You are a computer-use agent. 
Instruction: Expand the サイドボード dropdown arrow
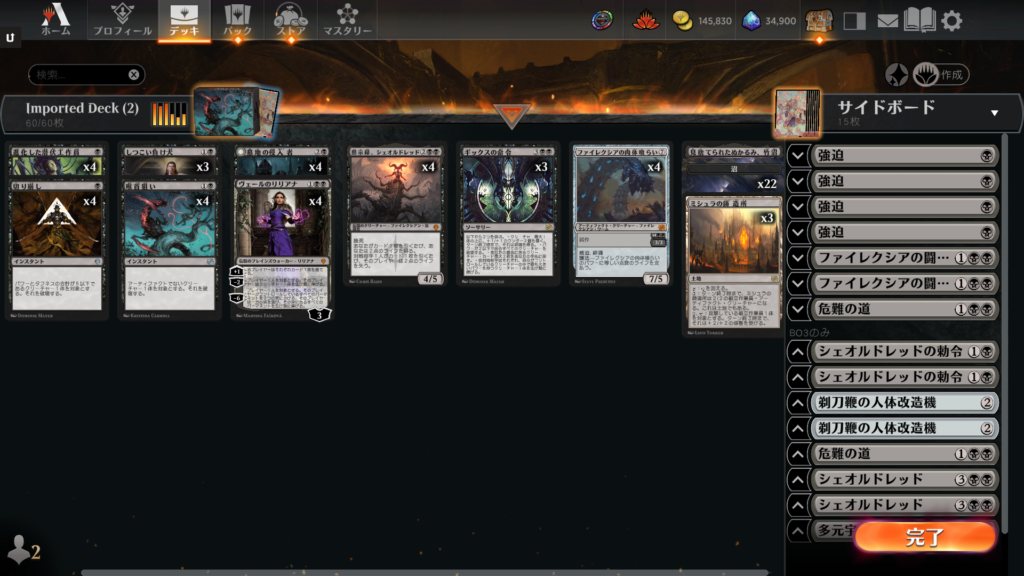pos(995,113)
